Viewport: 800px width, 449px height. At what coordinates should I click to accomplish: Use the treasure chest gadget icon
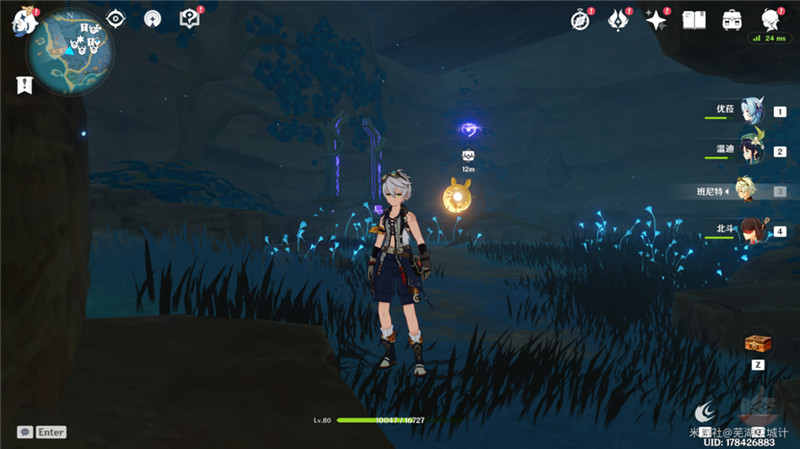[757, 343]
